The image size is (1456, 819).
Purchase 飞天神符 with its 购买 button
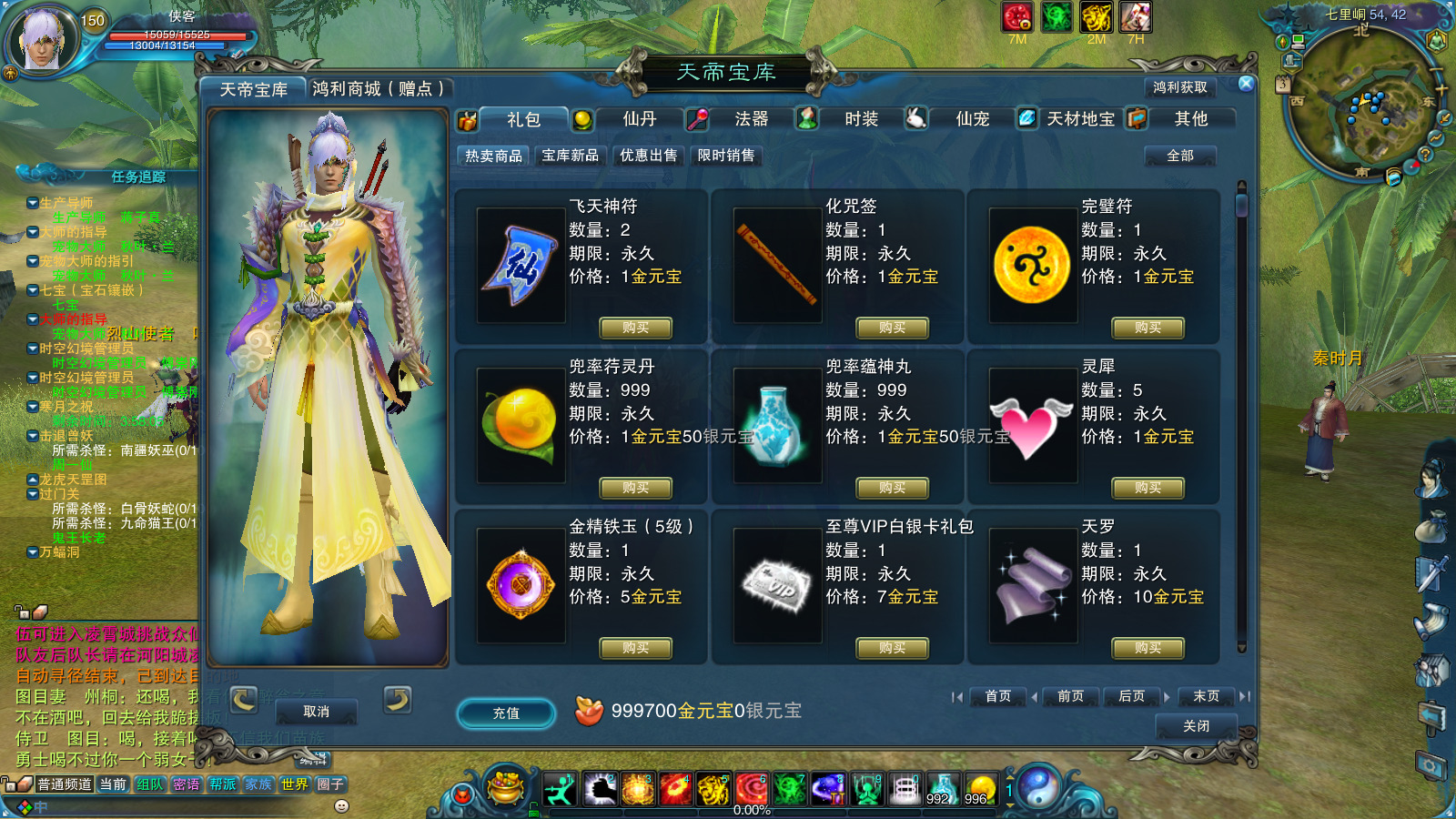tap(635, 328)
